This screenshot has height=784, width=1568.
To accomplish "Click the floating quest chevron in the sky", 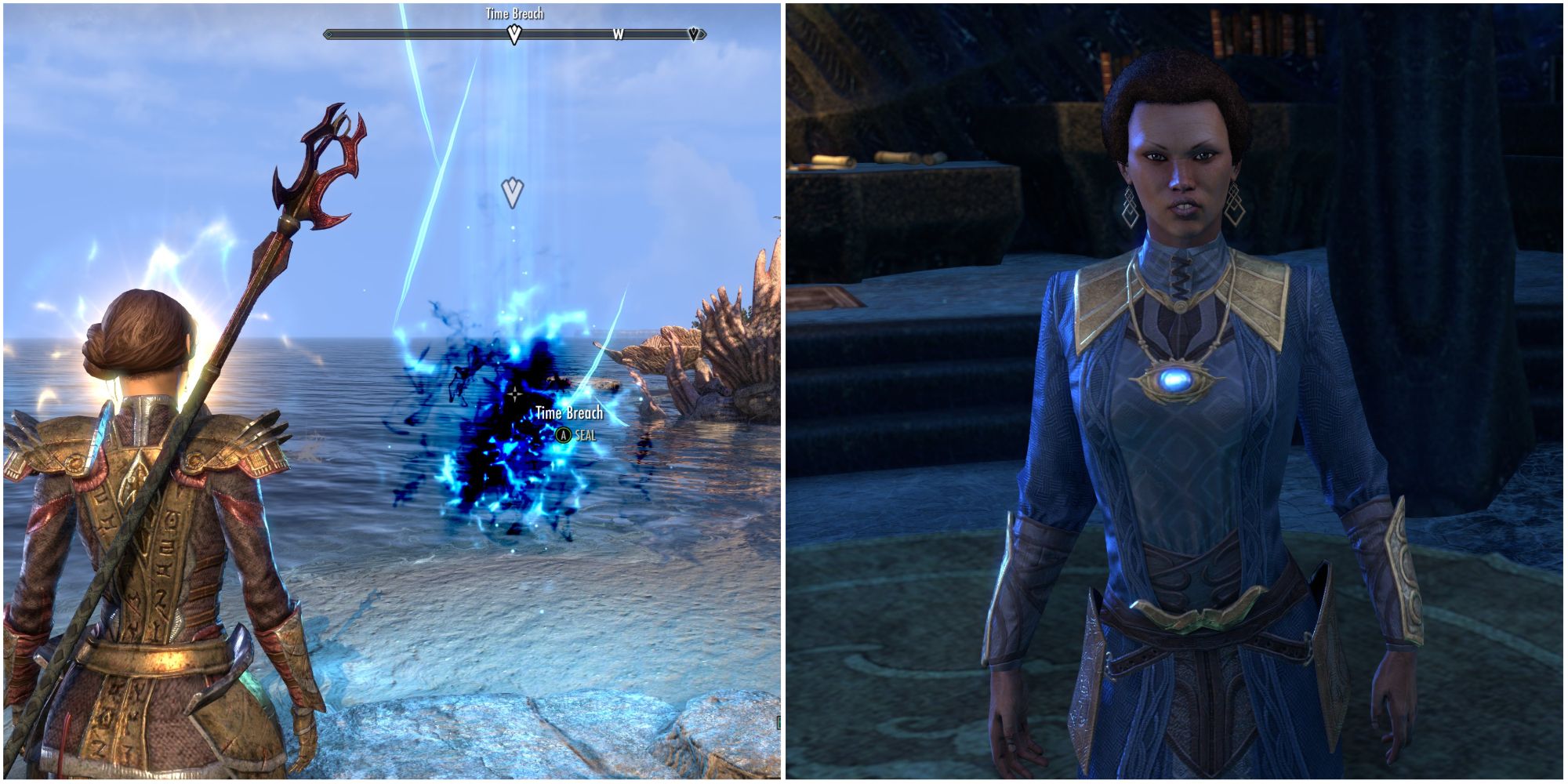I will [x=512, y=191].
